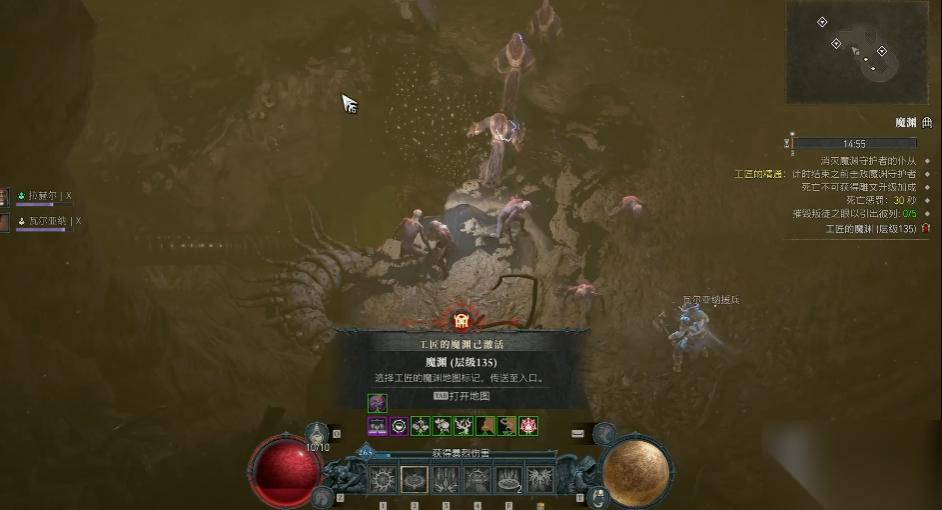Activate the sixth skill slot with burst icon

(x=540, y=479)
